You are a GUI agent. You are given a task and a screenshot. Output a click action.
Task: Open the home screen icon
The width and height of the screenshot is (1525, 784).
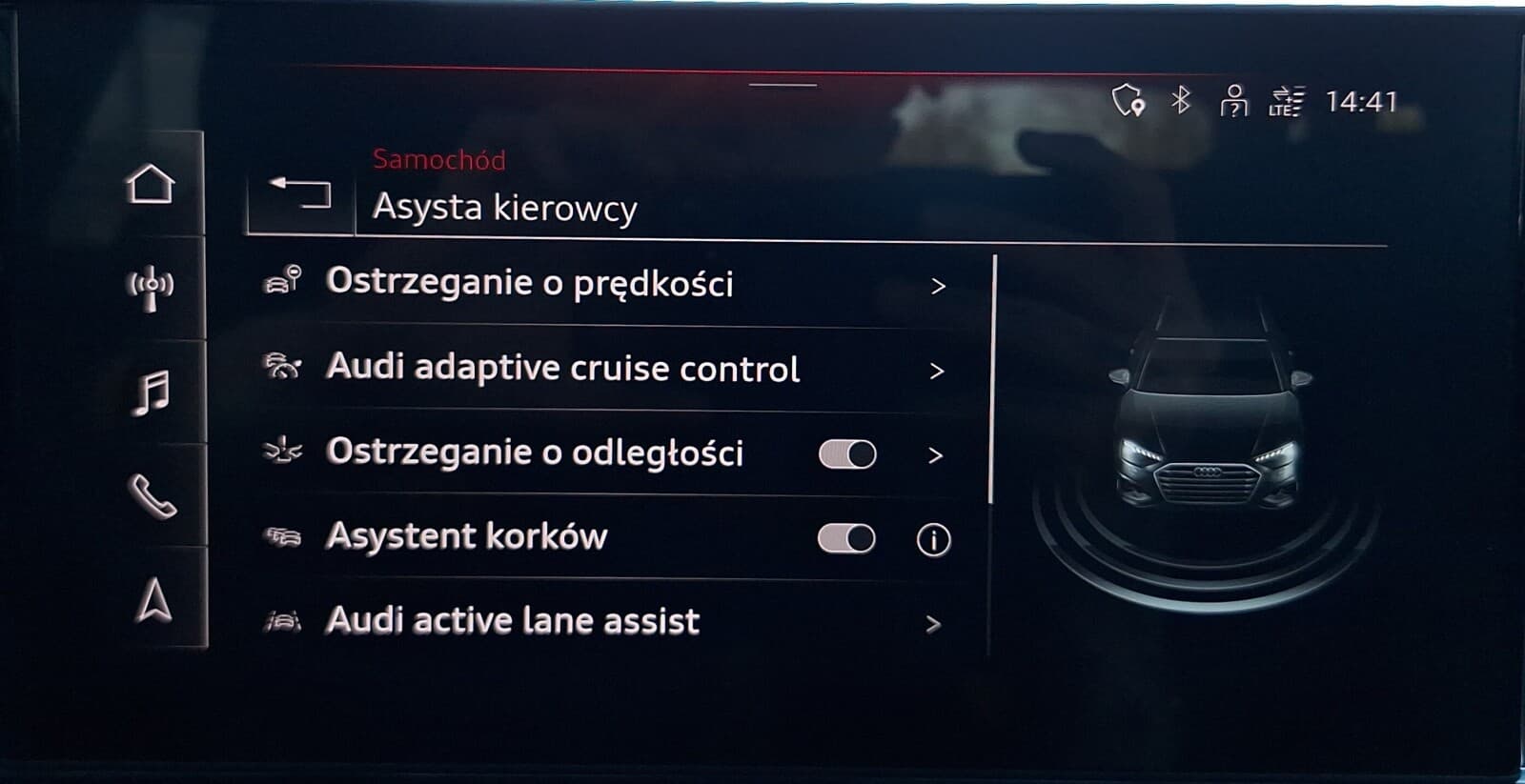point(151,184)
